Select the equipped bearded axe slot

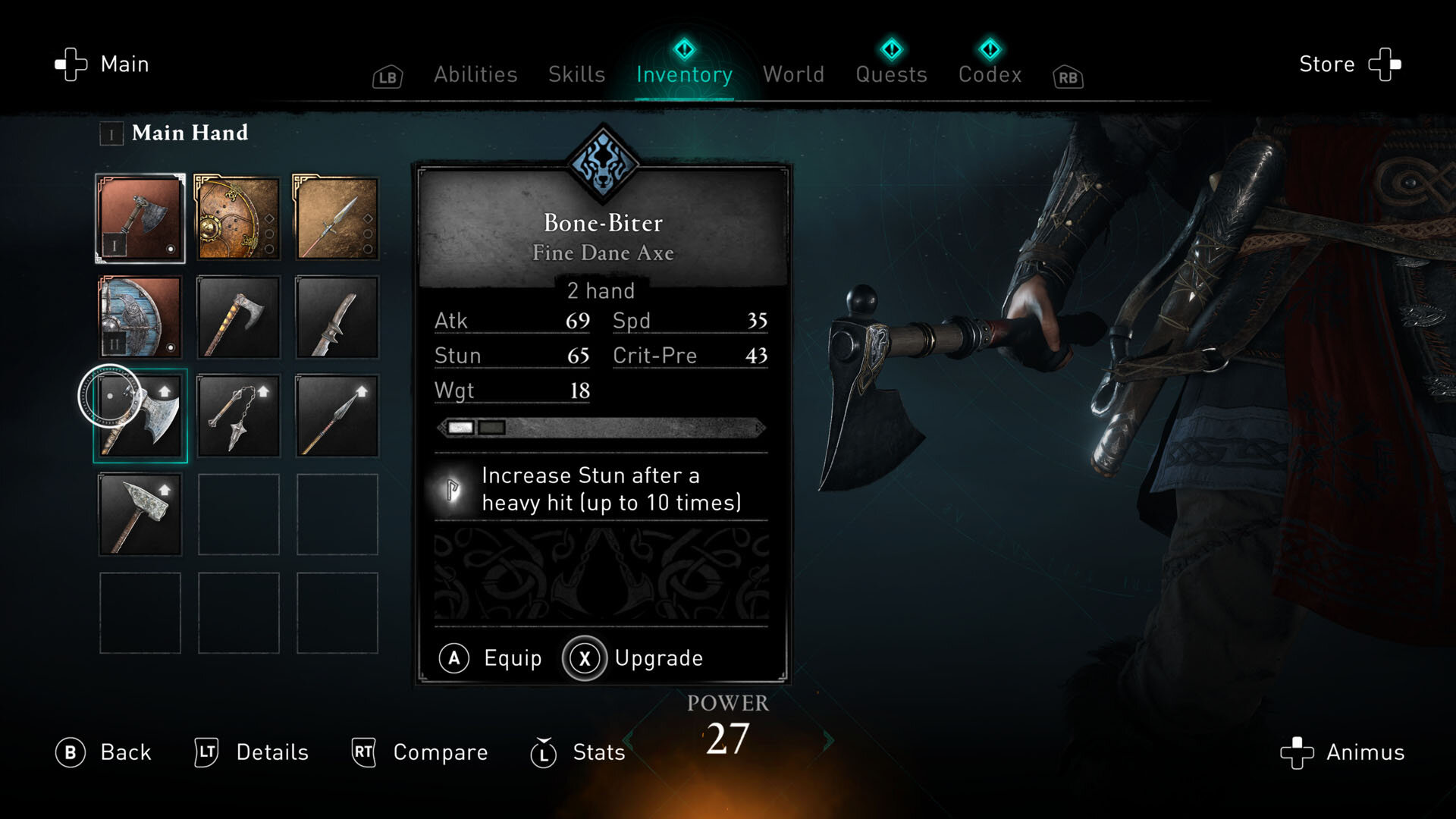click(x=140, y=218)
